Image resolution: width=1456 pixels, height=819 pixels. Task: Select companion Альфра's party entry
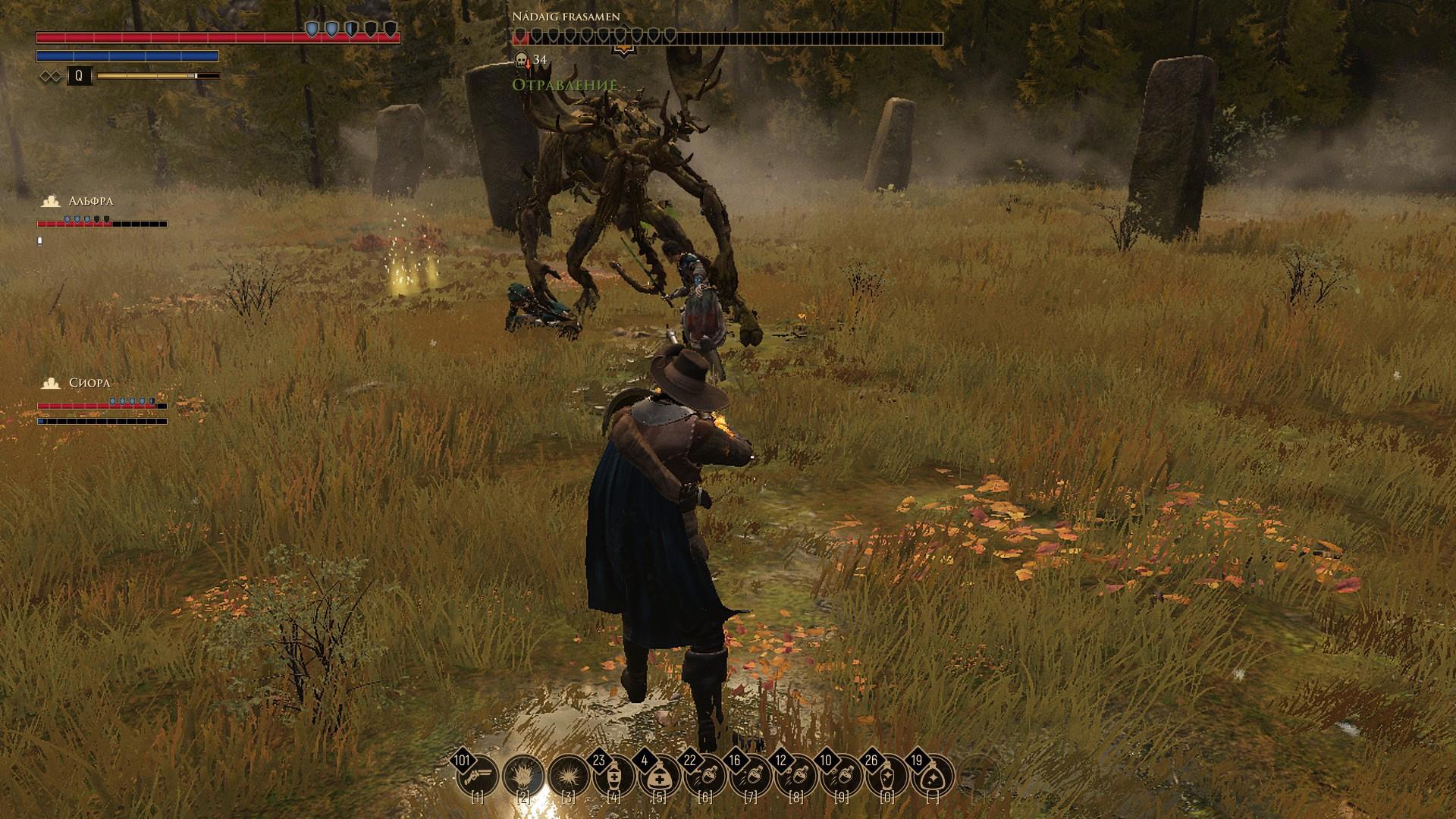(x=90, y=202)
